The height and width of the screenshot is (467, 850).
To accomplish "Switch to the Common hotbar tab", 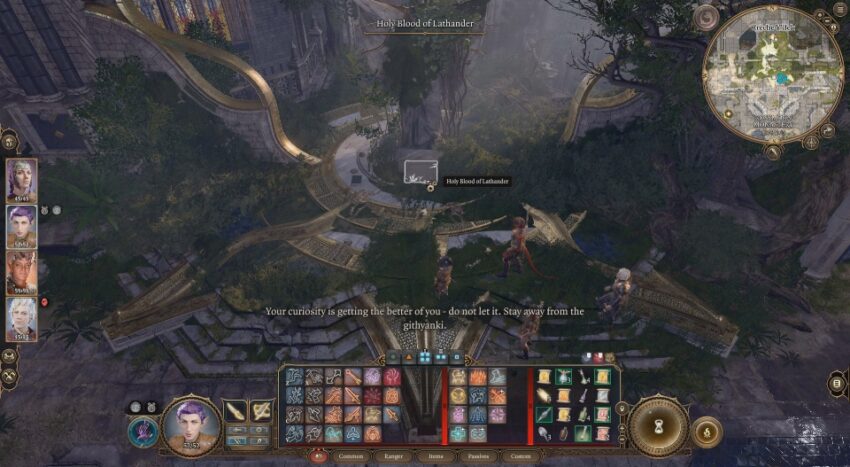I will click(x=350, y=456).
